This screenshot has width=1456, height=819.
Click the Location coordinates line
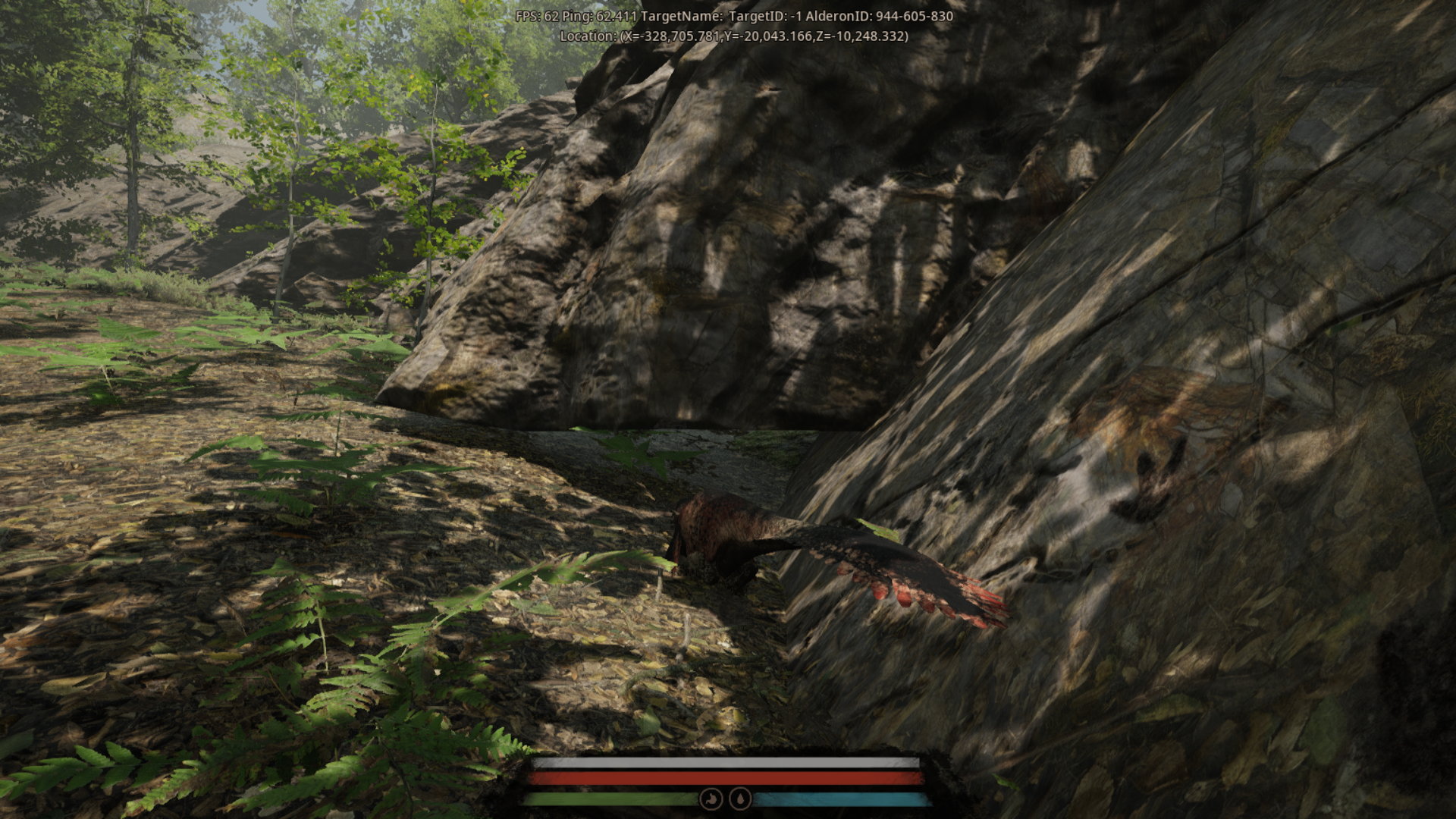[733, 35]
